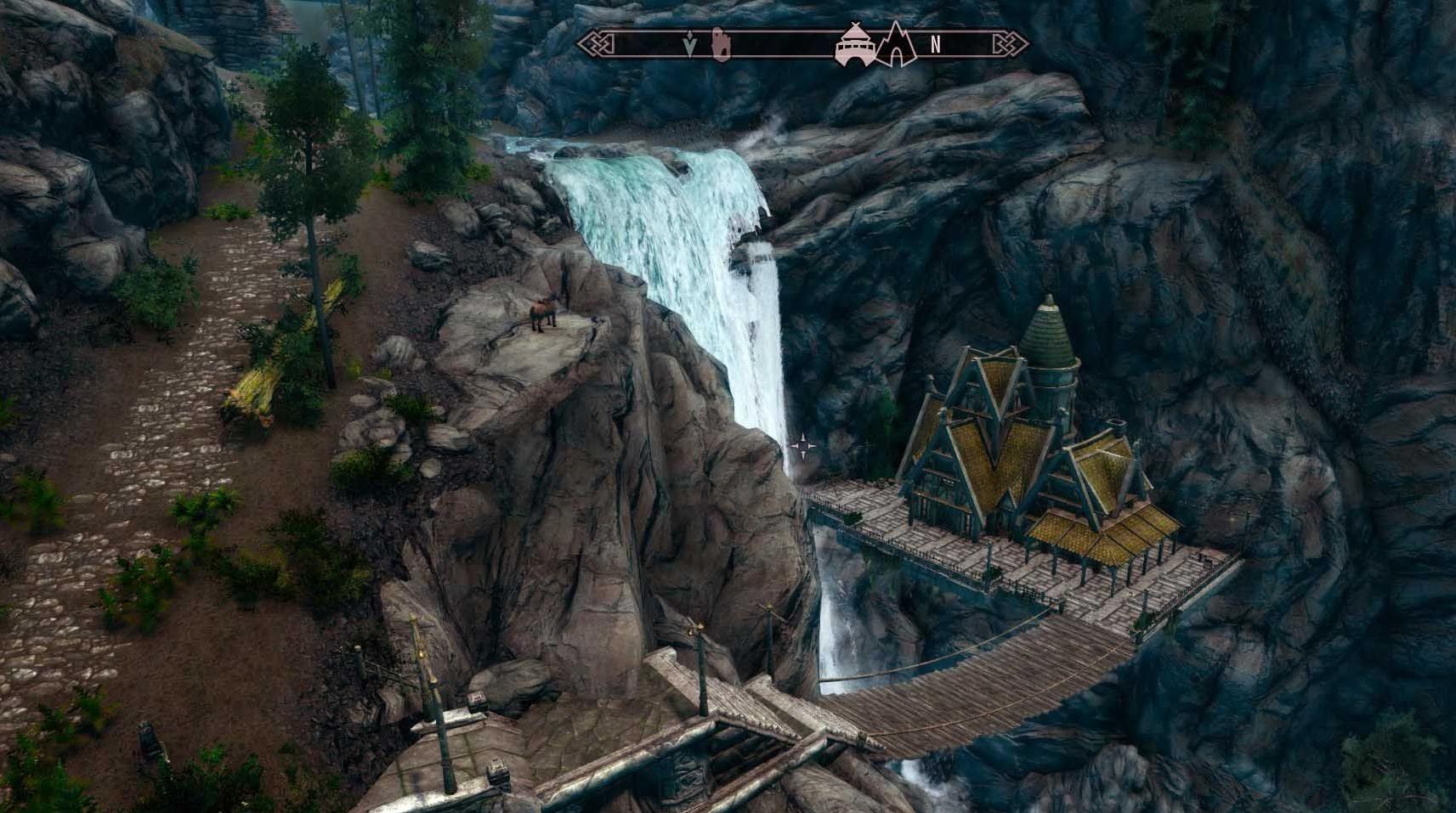Select the mountain cave marker on the compass
1456x813 pixels.
pos(896,44)
